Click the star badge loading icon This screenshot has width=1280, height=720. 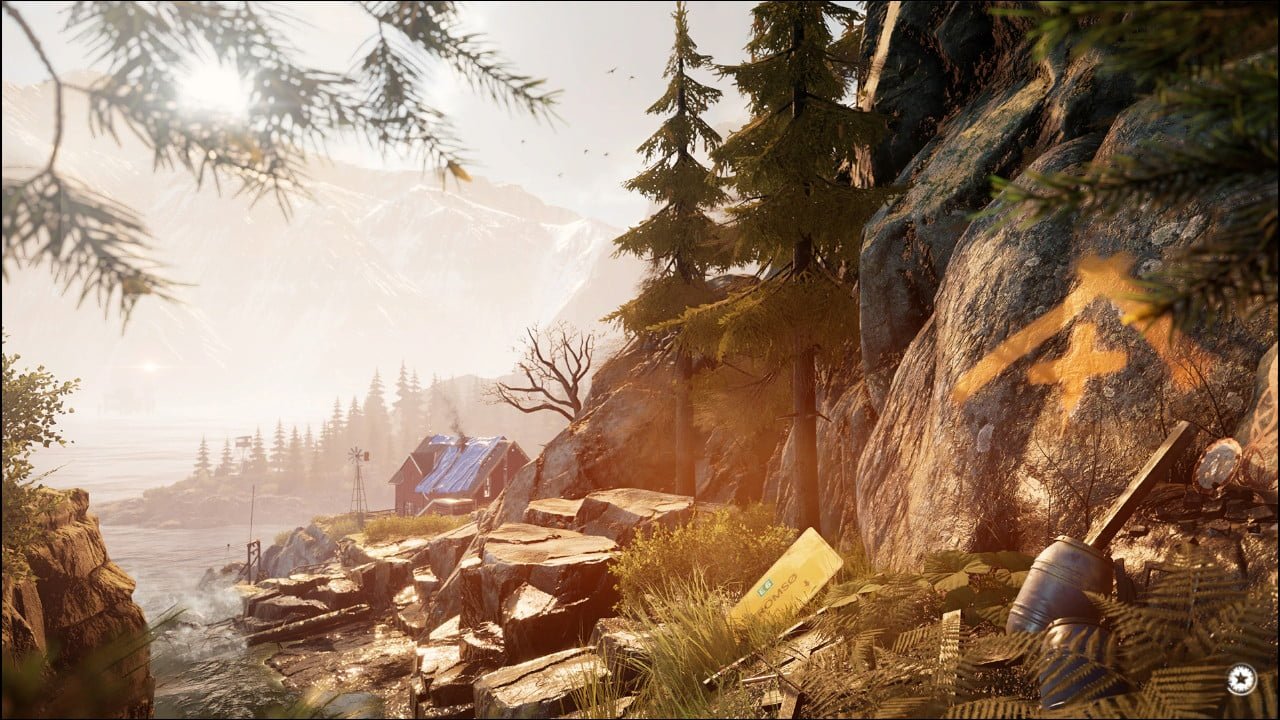tap(1241, 679)
